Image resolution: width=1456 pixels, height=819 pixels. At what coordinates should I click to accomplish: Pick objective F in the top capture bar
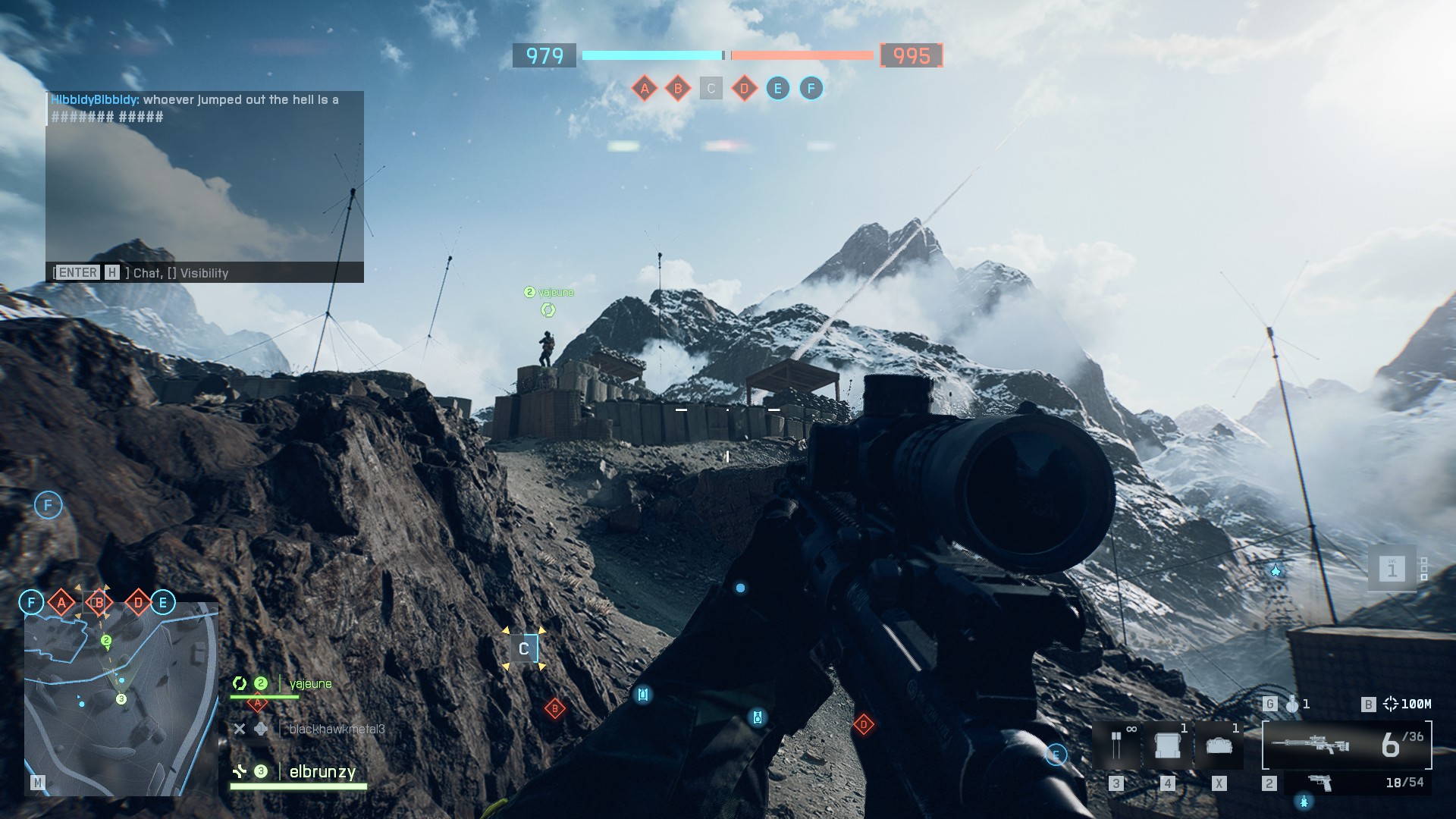[811, 89]
